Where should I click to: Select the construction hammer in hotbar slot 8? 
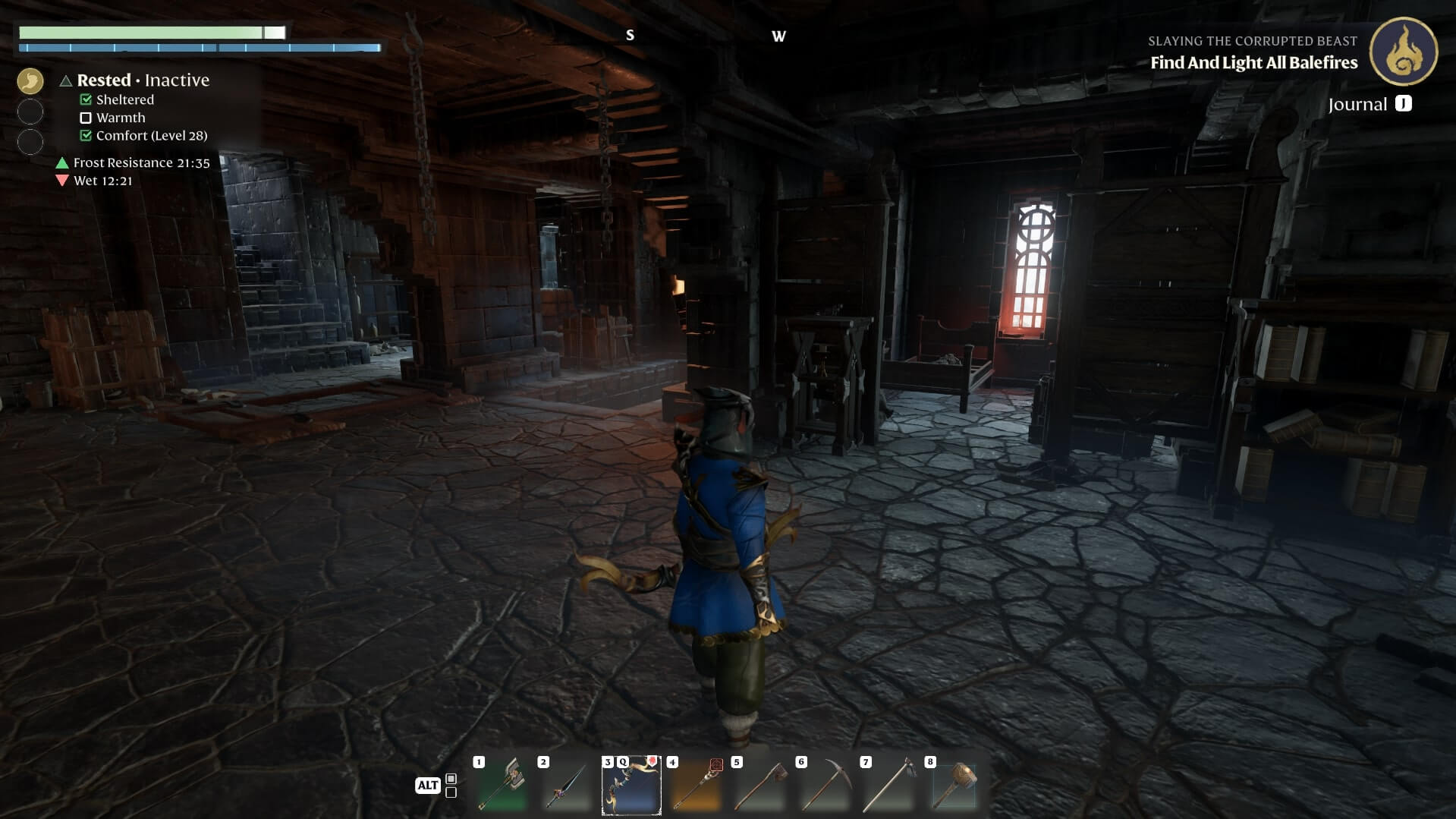(954, 786)
